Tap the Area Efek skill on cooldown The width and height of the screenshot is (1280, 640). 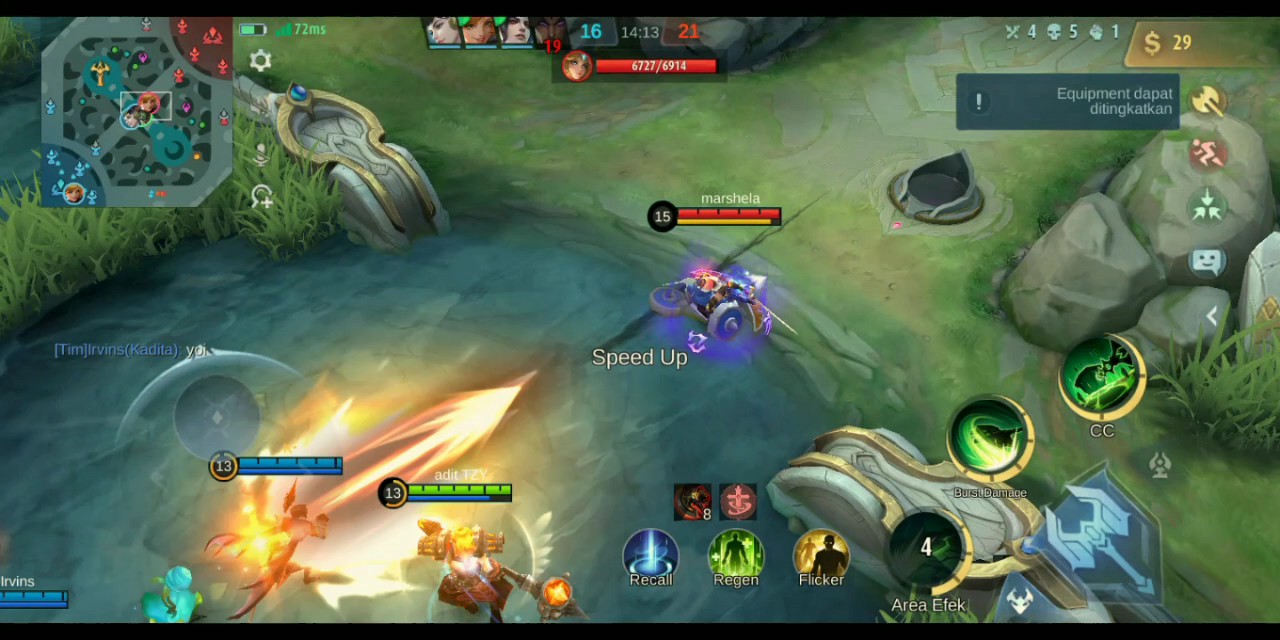point(927,550)
